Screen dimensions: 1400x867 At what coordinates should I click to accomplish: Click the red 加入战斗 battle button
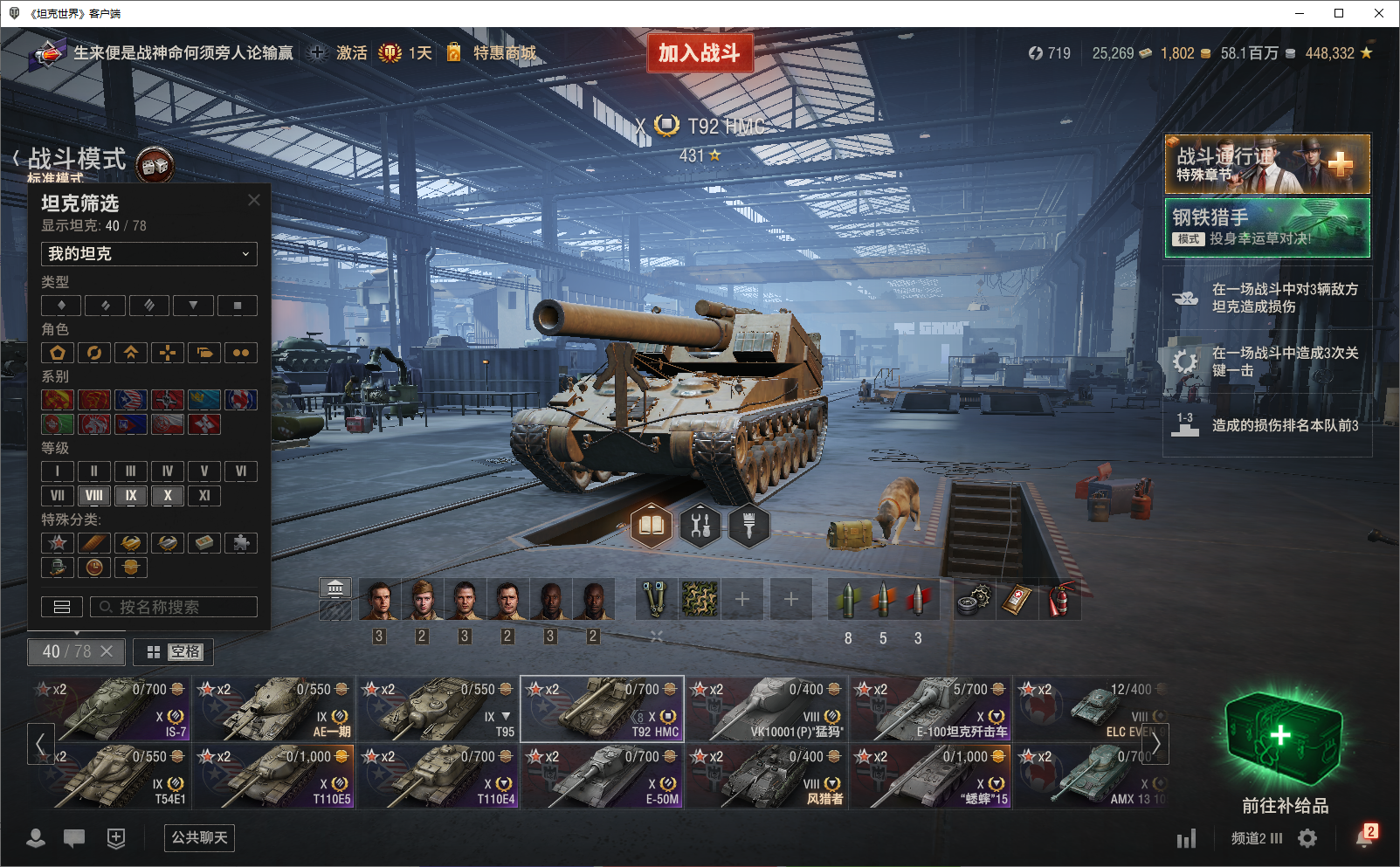point(700,53)
